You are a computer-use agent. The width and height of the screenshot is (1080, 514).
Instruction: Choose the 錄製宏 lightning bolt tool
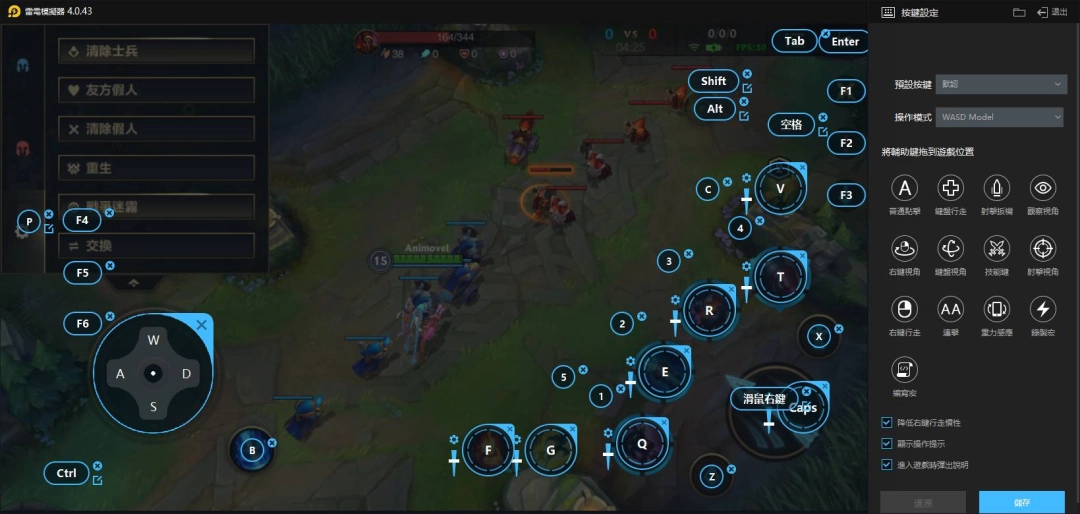coord(1043,308)
